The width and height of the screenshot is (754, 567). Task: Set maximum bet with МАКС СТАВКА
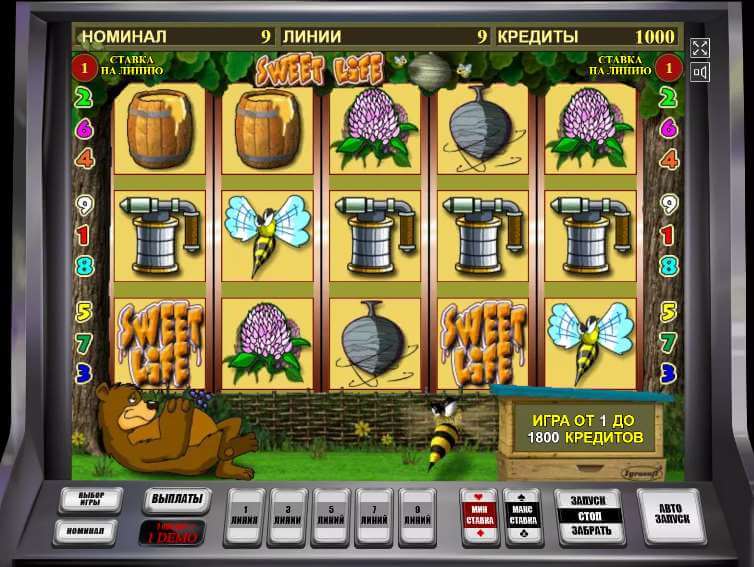pyautogui.click(x=523, y=514)
